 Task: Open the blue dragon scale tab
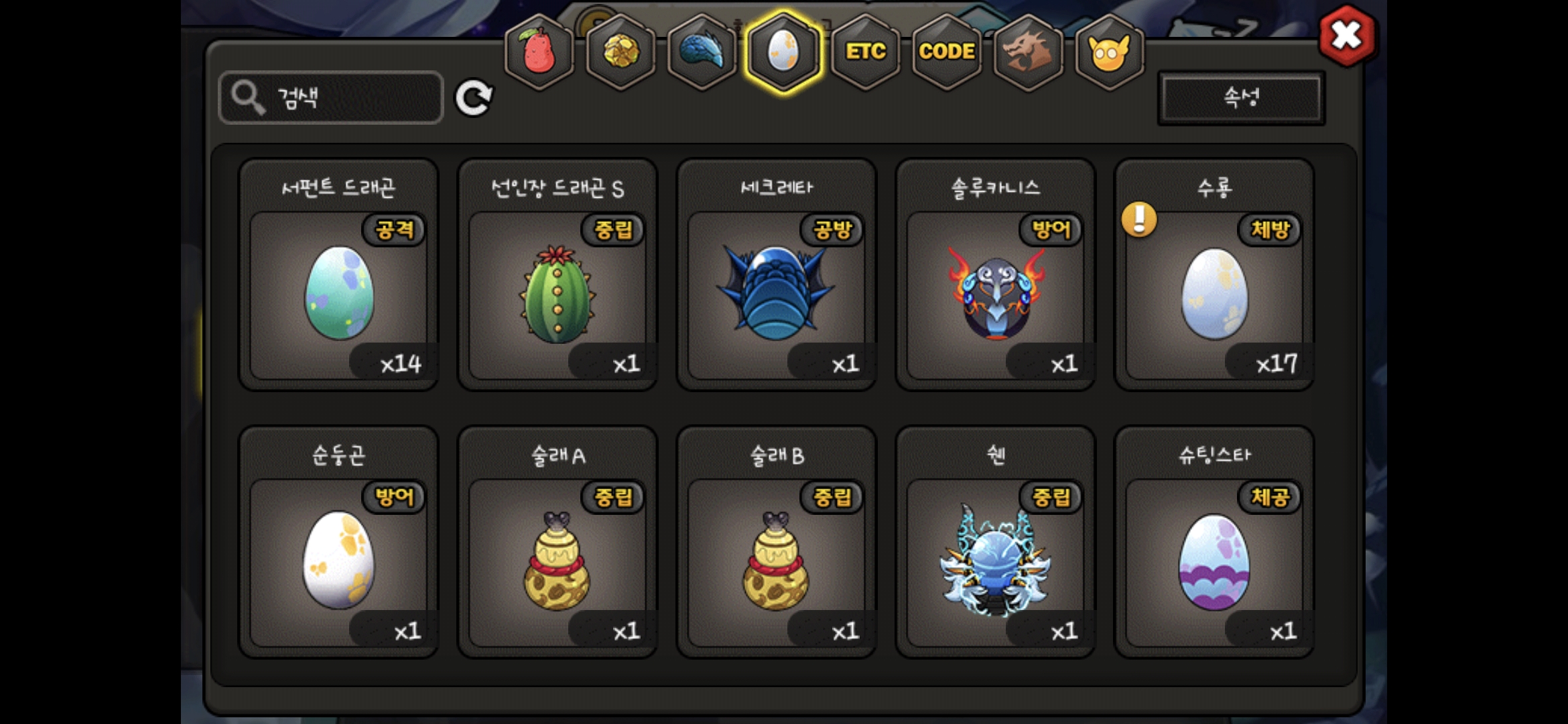702,52
